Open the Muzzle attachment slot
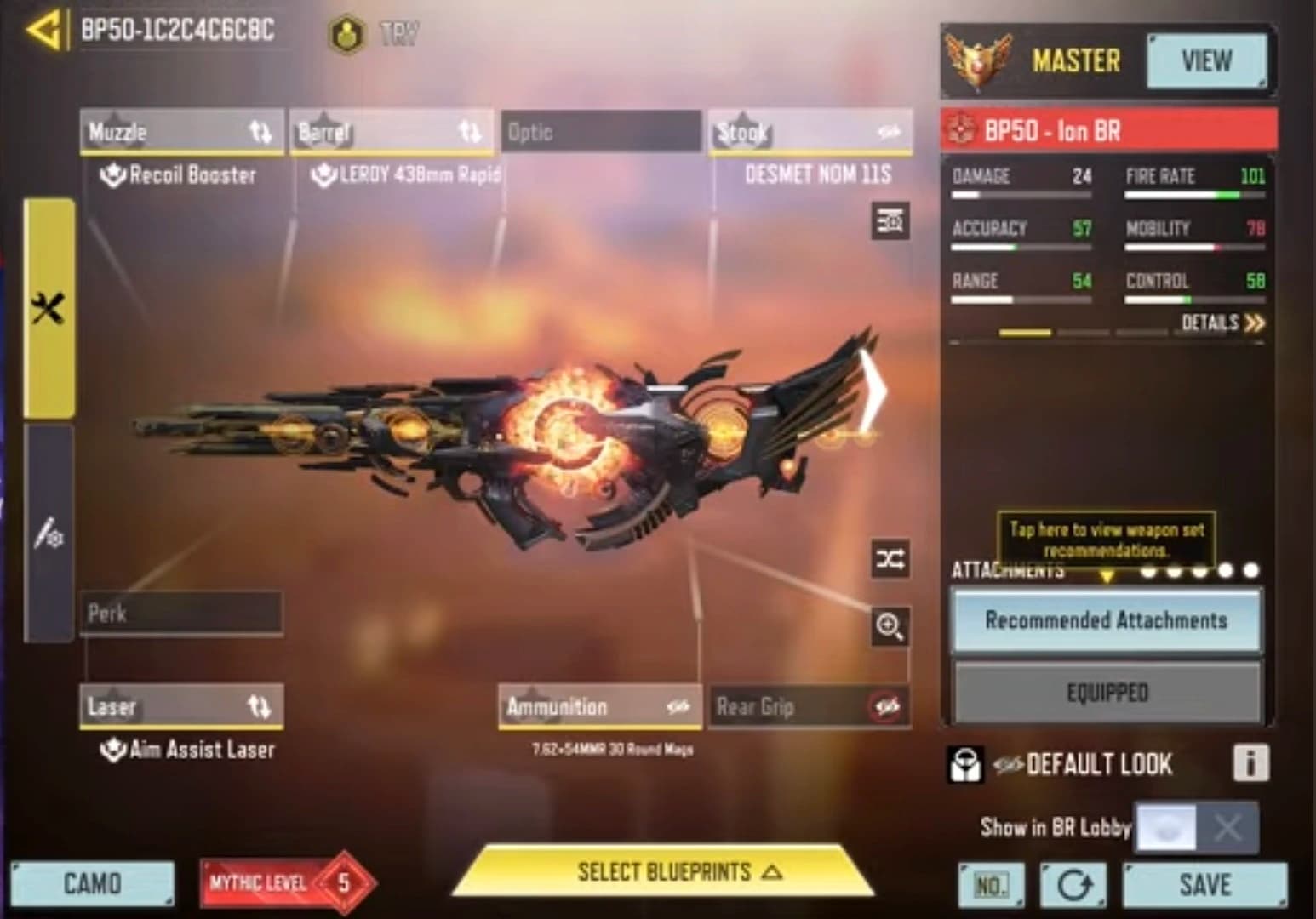Image resolution: width=1316 pixels, height=919 pixels. coord(180,133)
